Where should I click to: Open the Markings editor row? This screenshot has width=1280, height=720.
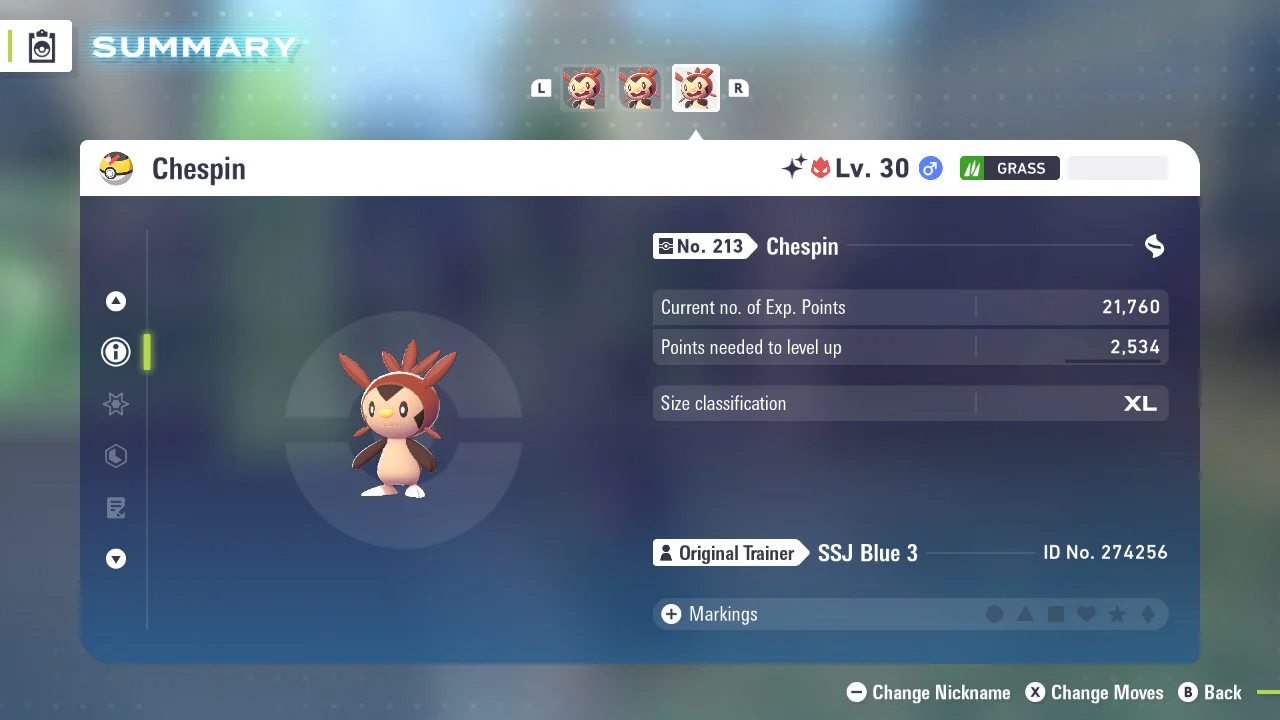tap(722, 614)
